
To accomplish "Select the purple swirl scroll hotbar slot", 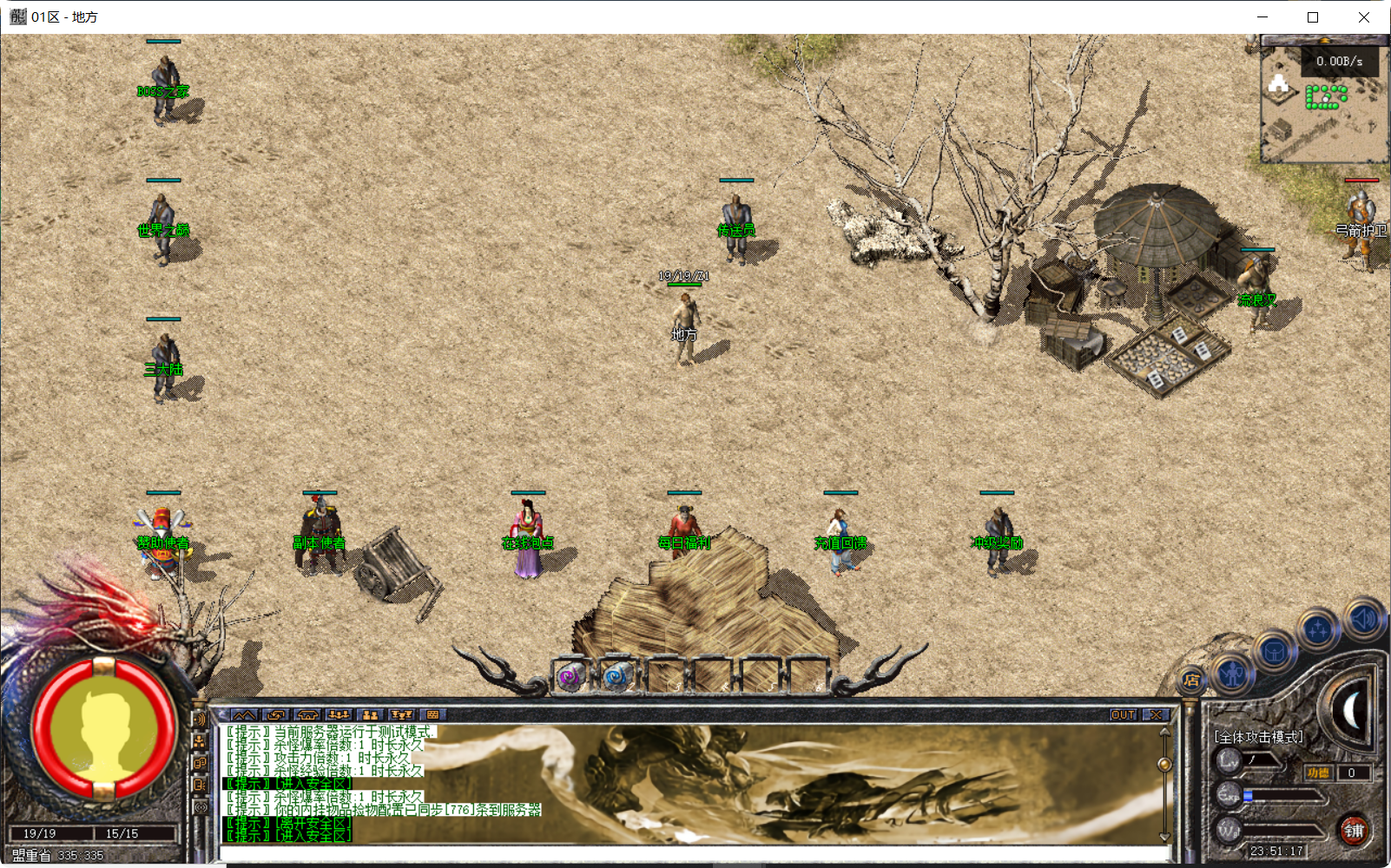I will click(x=570, y=675).
